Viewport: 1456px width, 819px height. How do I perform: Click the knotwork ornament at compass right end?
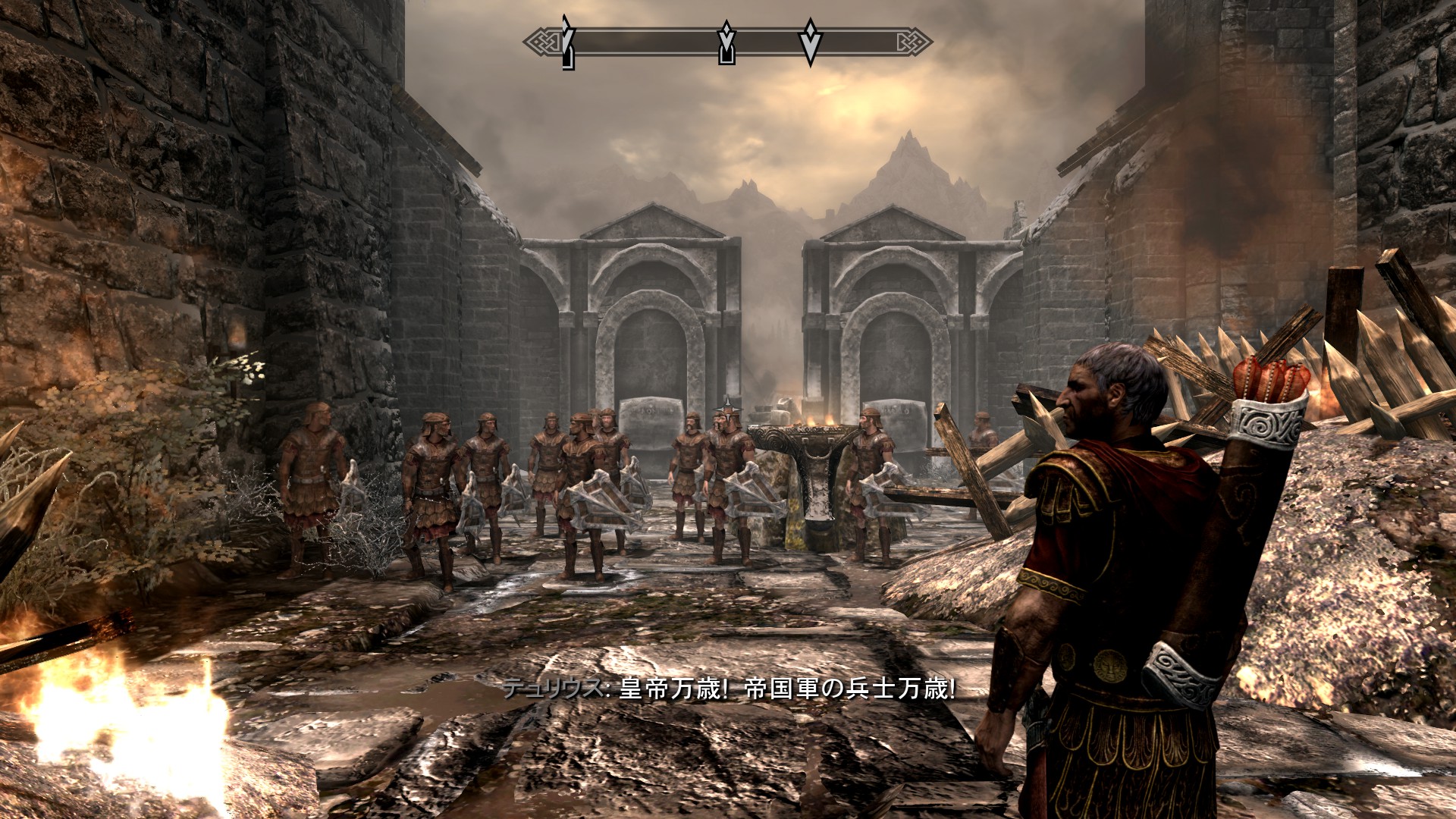point(913,41)
